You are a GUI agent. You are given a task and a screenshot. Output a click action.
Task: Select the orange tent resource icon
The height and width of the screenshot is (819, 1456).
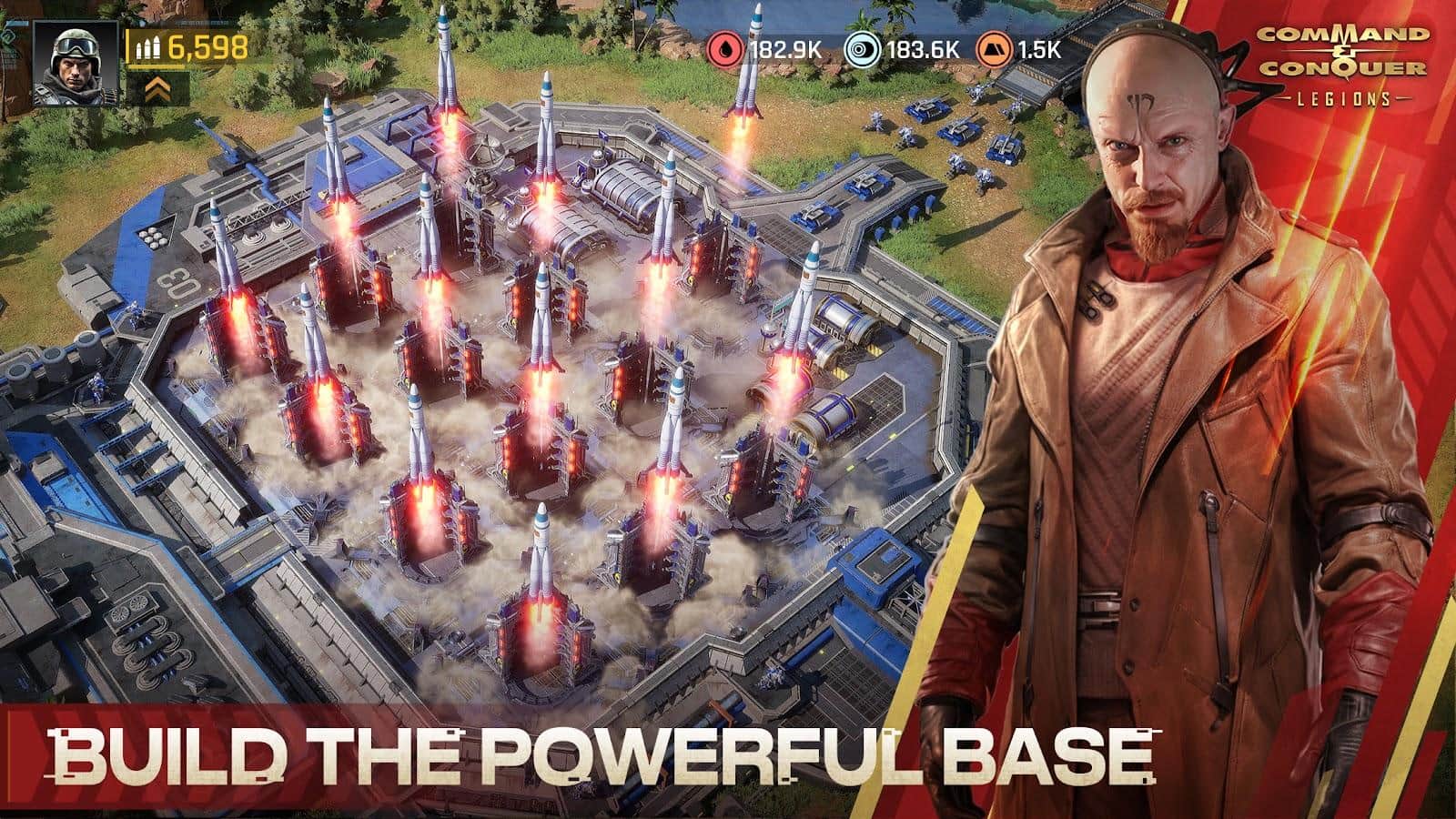[993, 49]
